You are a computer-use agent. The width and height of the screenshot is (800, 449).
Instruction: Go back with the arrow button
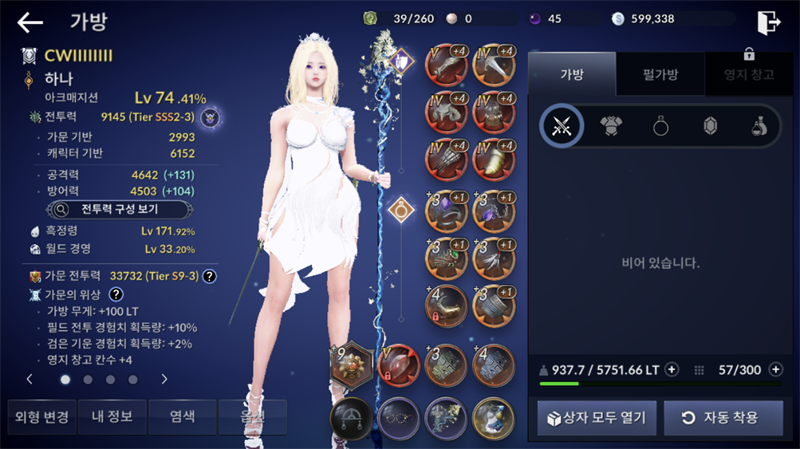click(30, 22)
